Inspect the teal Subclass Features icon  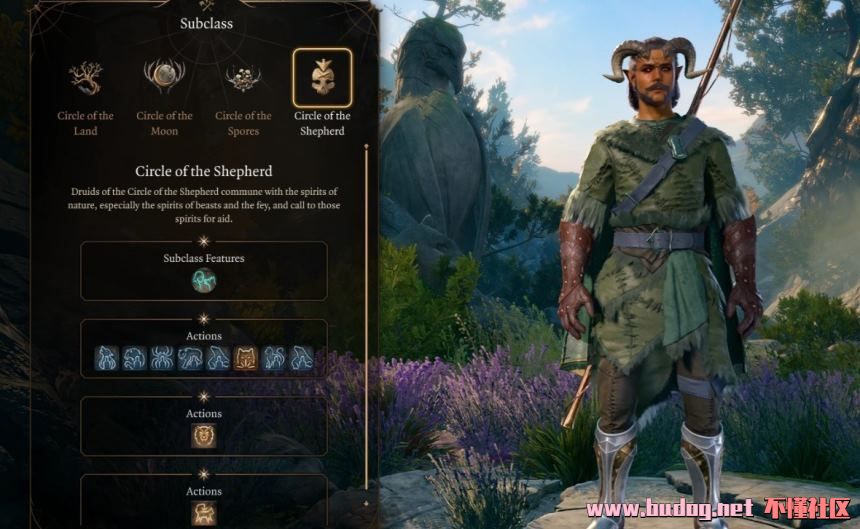tap(204, 281)
